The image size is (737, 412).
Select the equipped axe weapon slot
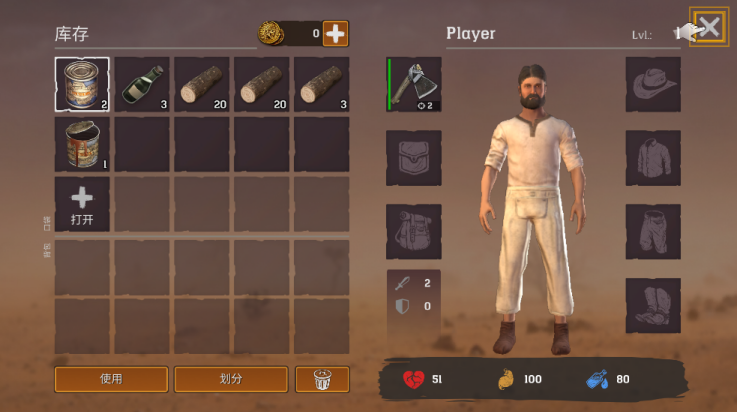414,84
